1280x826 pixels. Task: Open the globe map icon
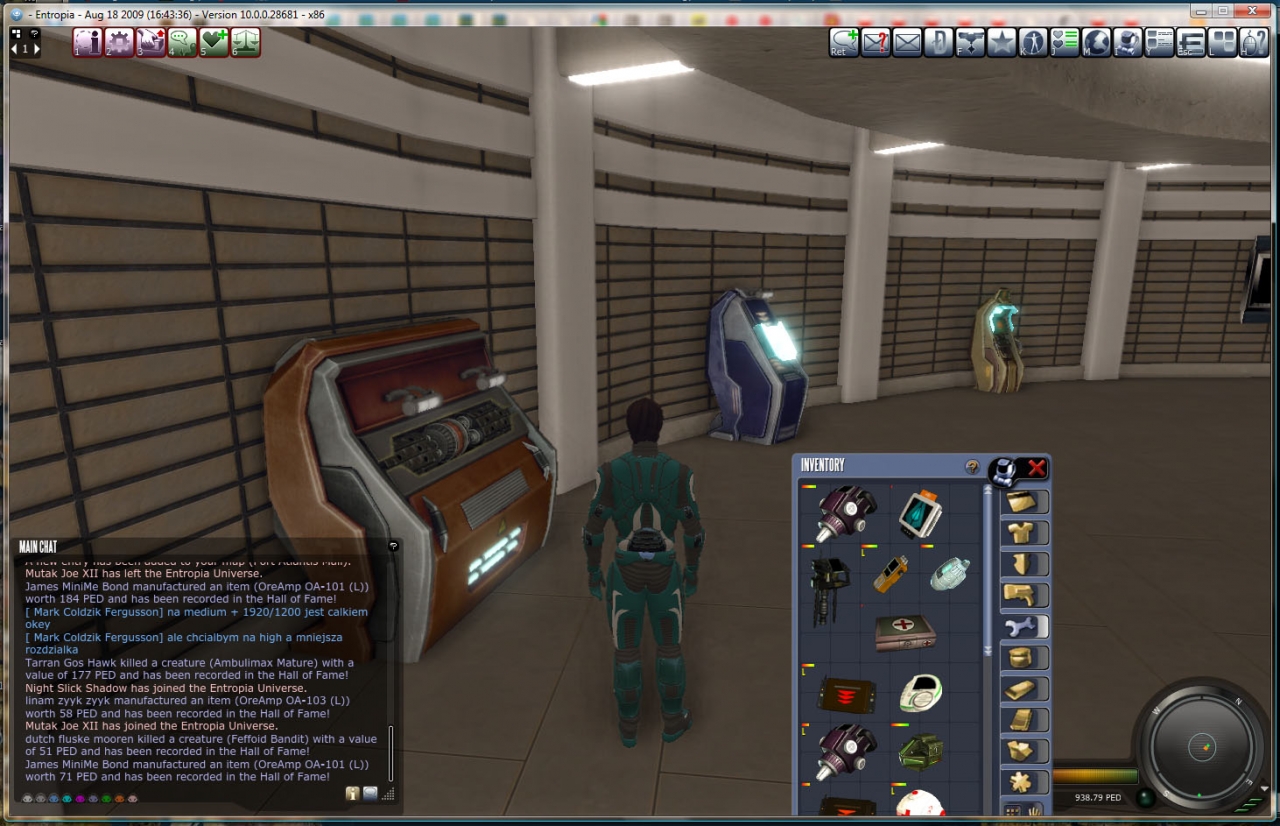point(1096,43)
